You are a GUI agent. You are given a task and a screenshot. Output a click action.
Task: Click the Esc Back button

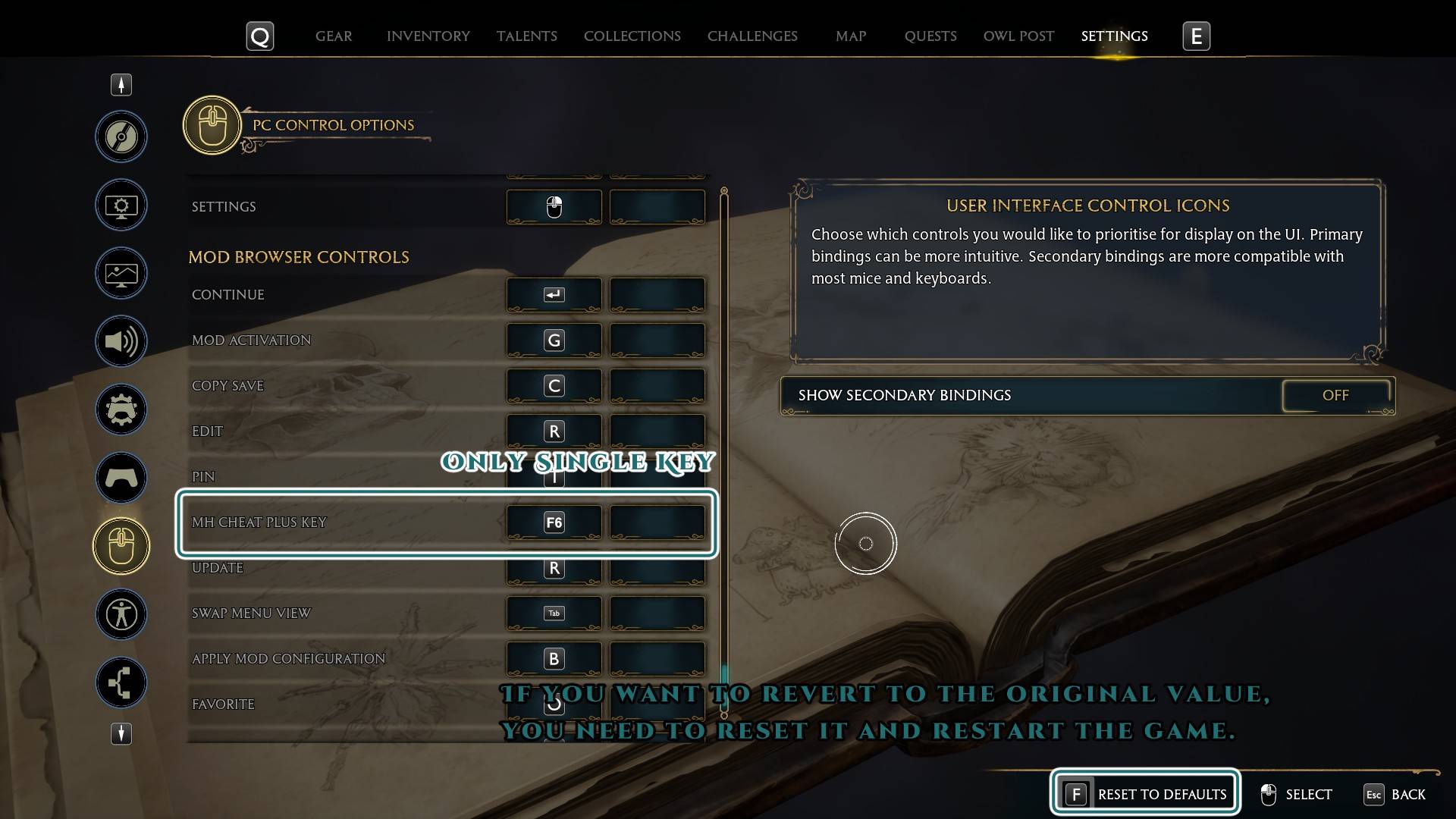pos(1395,795)
